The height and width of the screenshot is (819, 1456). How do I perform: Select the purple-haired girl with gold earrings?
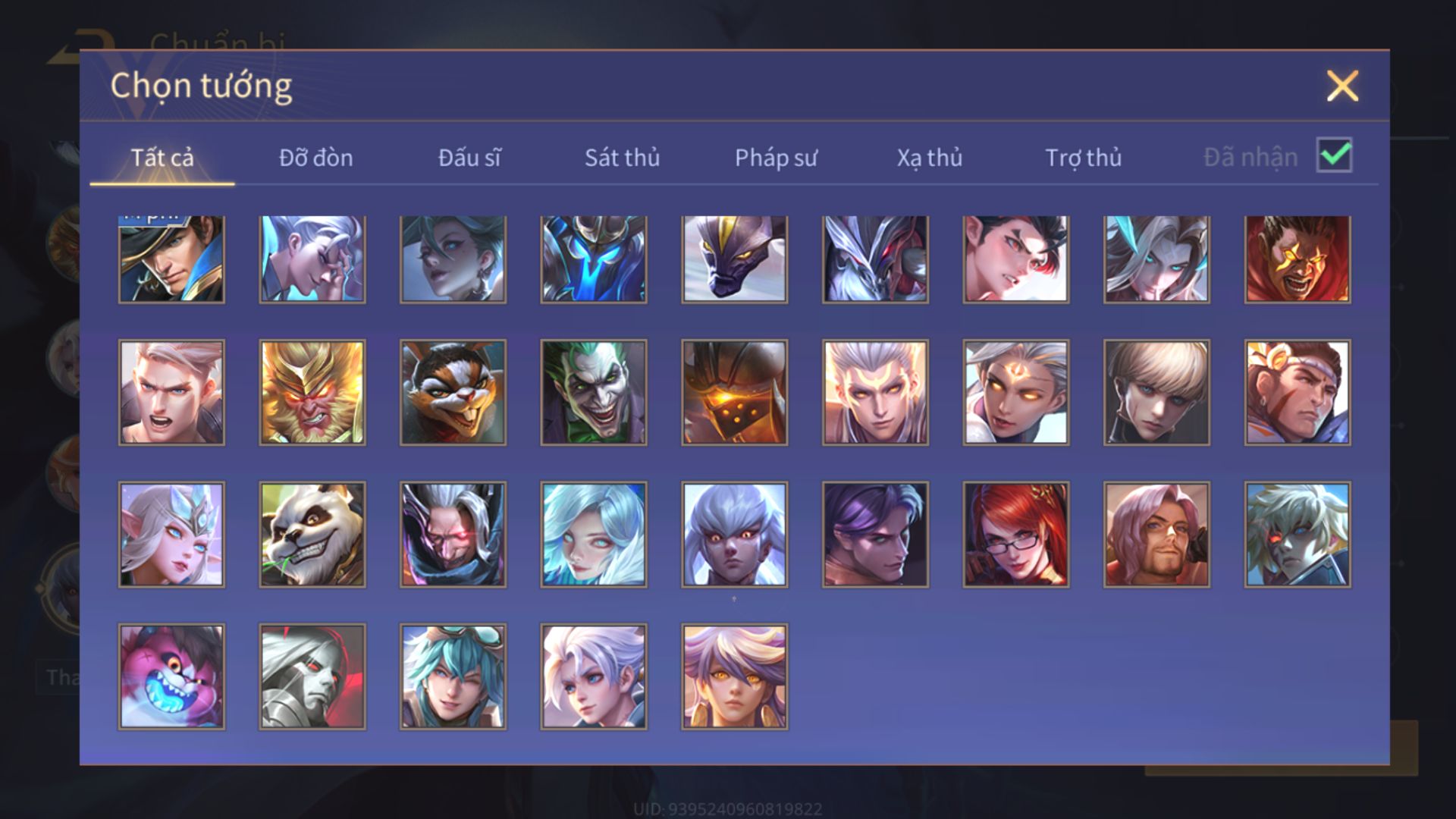[x=735, y=676]
